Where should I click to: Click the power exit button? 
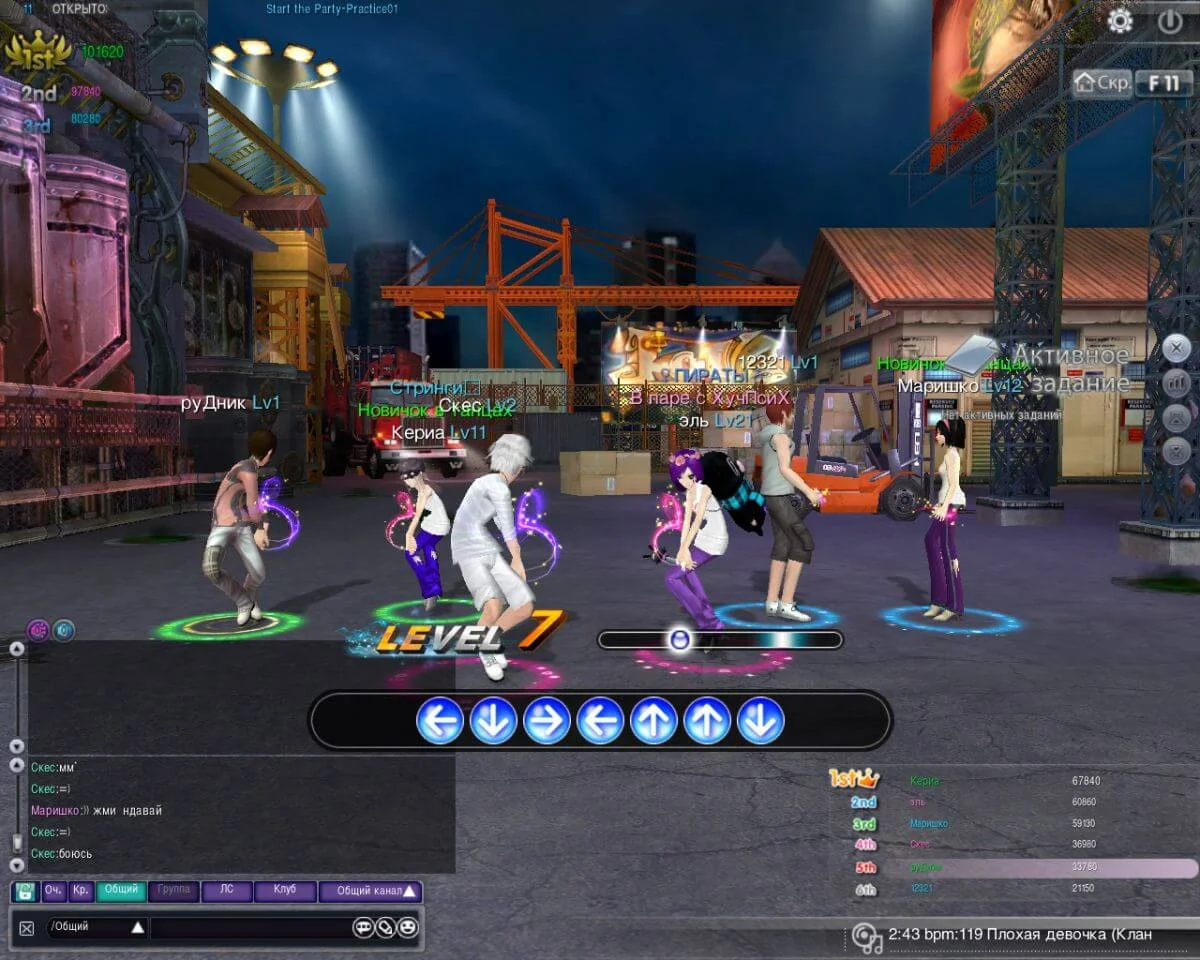pos(1170,21)
